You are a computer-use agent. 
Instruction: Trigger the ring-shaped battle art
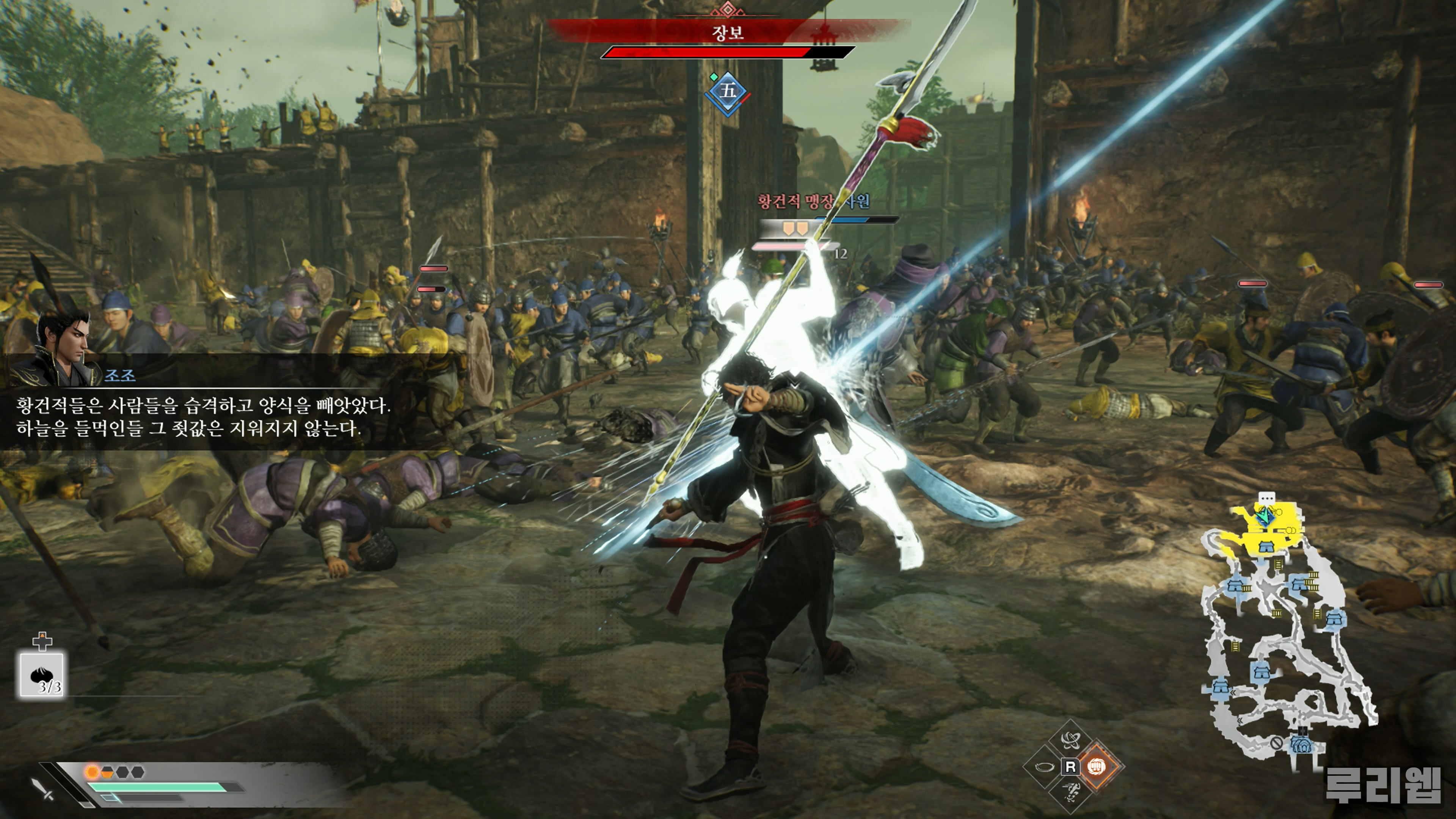point(1045,767)
